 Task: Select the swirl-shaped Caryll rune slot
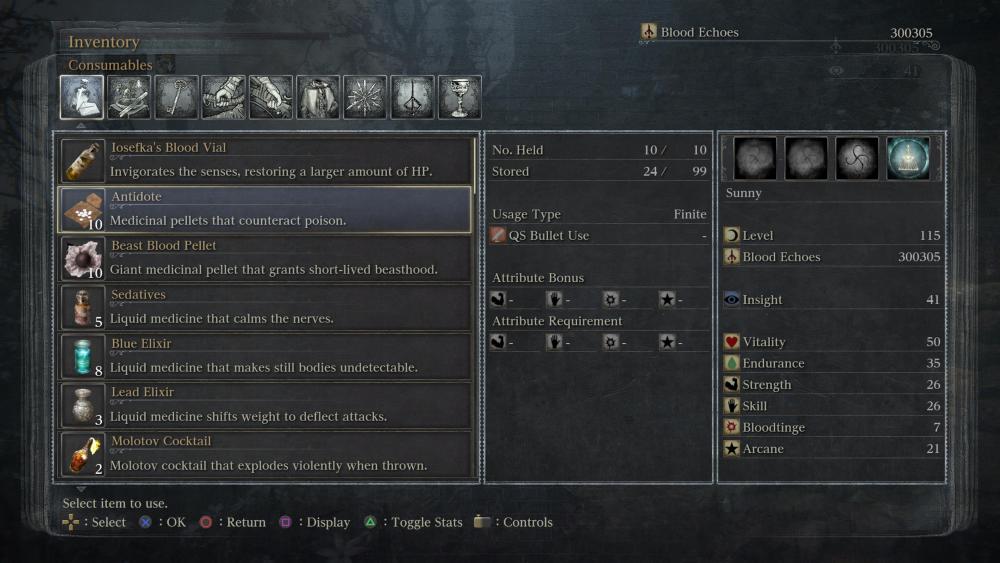tap(857, 158)
